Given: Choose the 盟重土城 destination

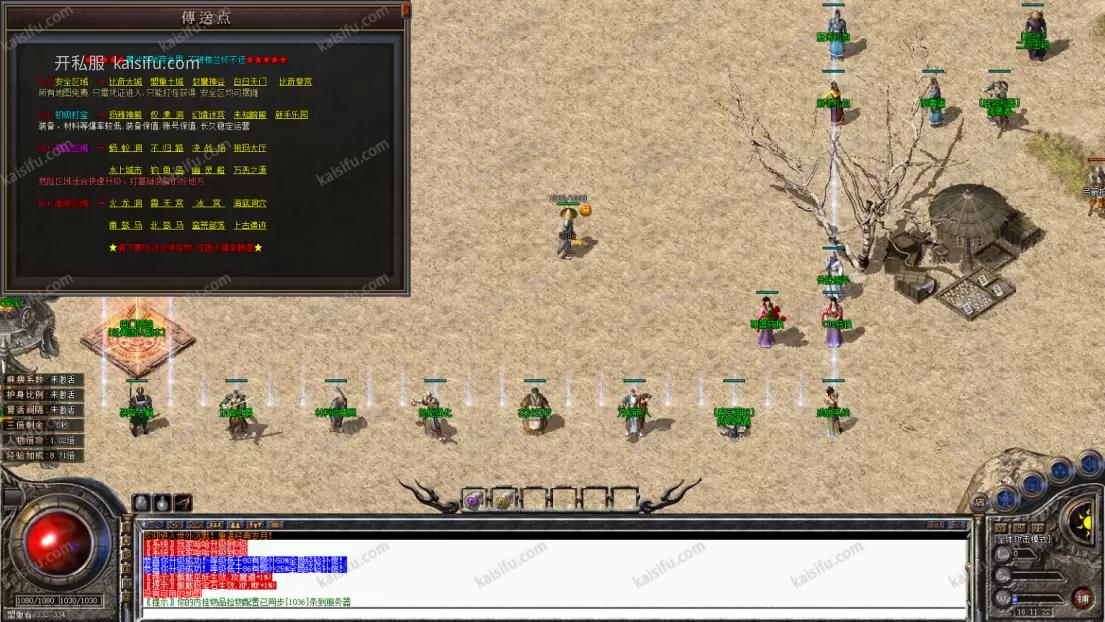Looking at the screenshot, I should tap(166, 82).
